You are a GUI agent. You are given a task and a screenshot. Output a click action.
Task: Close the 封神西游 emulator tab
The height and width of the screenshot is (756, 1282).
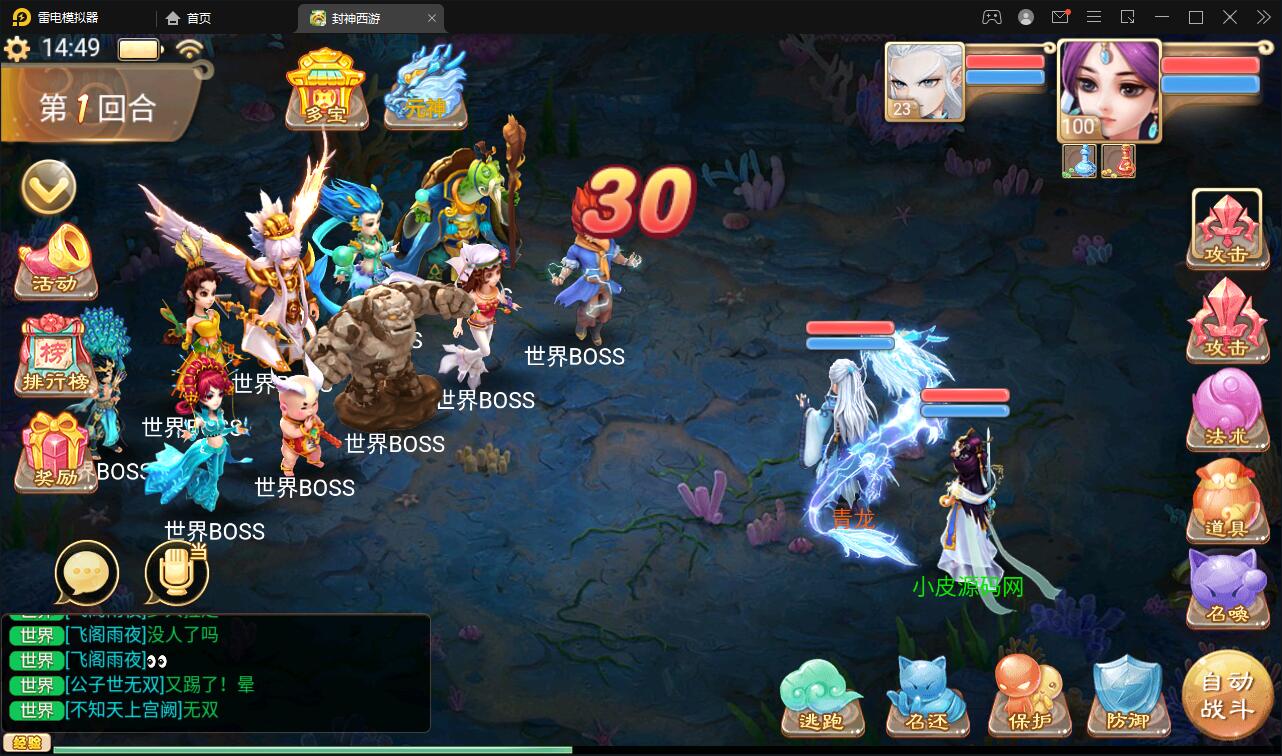coord(432,18)
